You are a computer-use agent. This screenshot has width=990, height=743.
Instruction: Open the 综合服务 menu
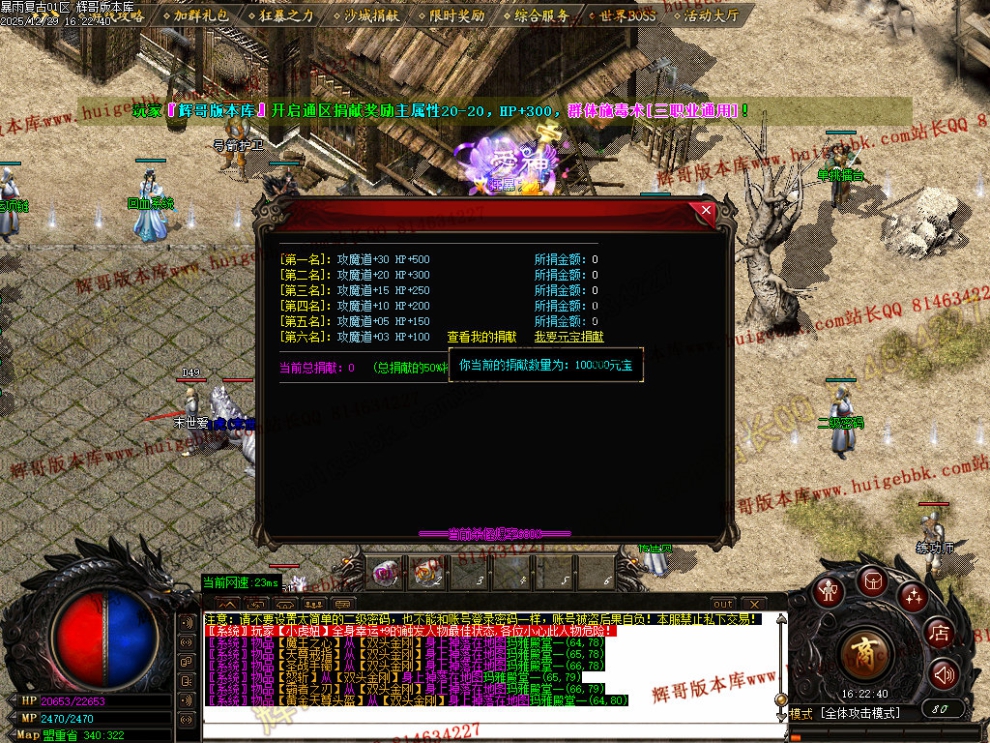tap(542, 15)
